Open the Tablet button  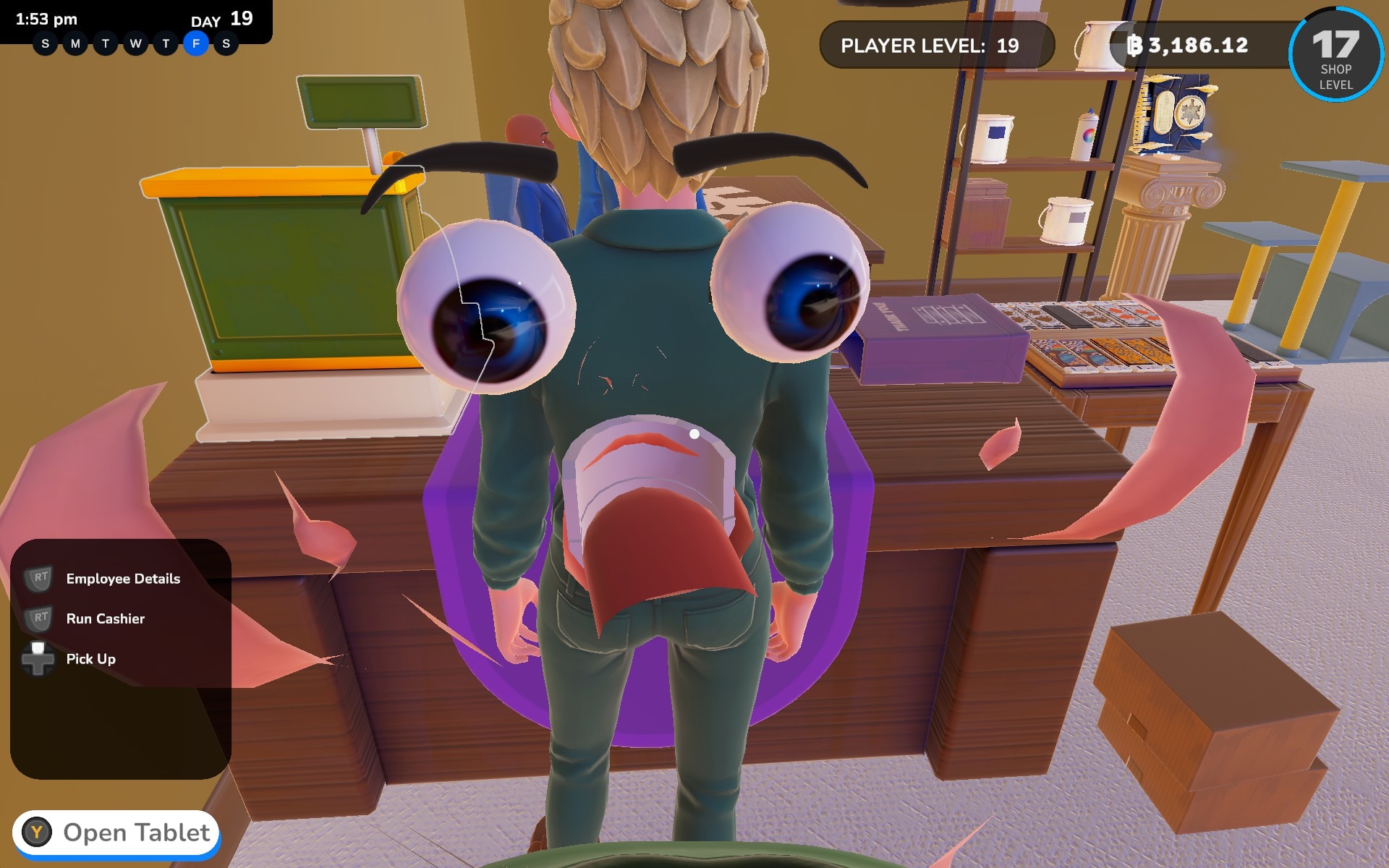[116, 833]
